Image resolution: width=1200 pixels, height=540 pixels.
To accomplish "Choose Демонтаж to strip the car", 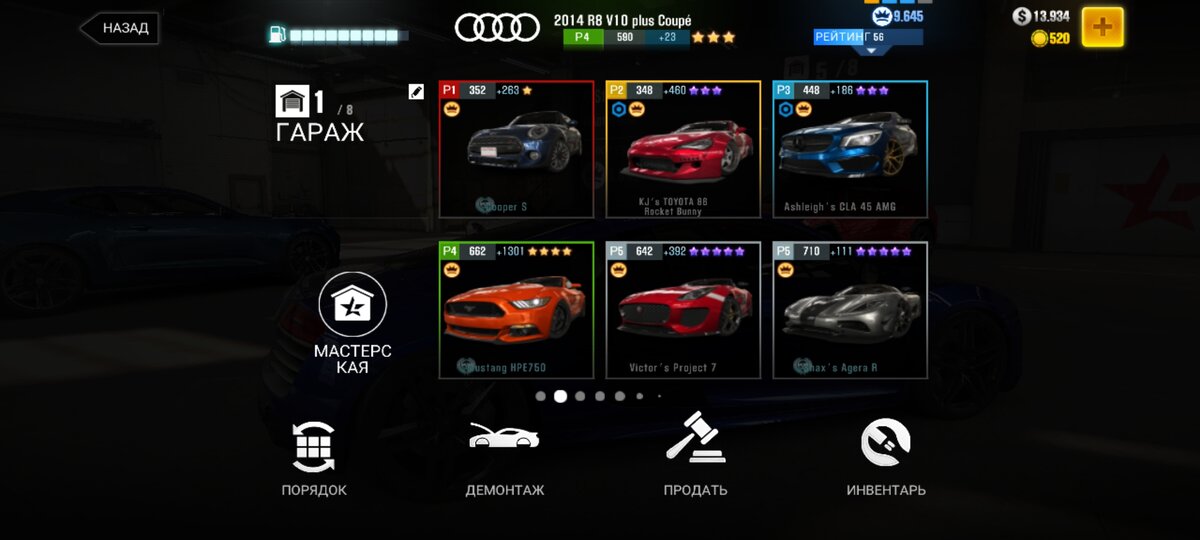I will coord(504,458).
